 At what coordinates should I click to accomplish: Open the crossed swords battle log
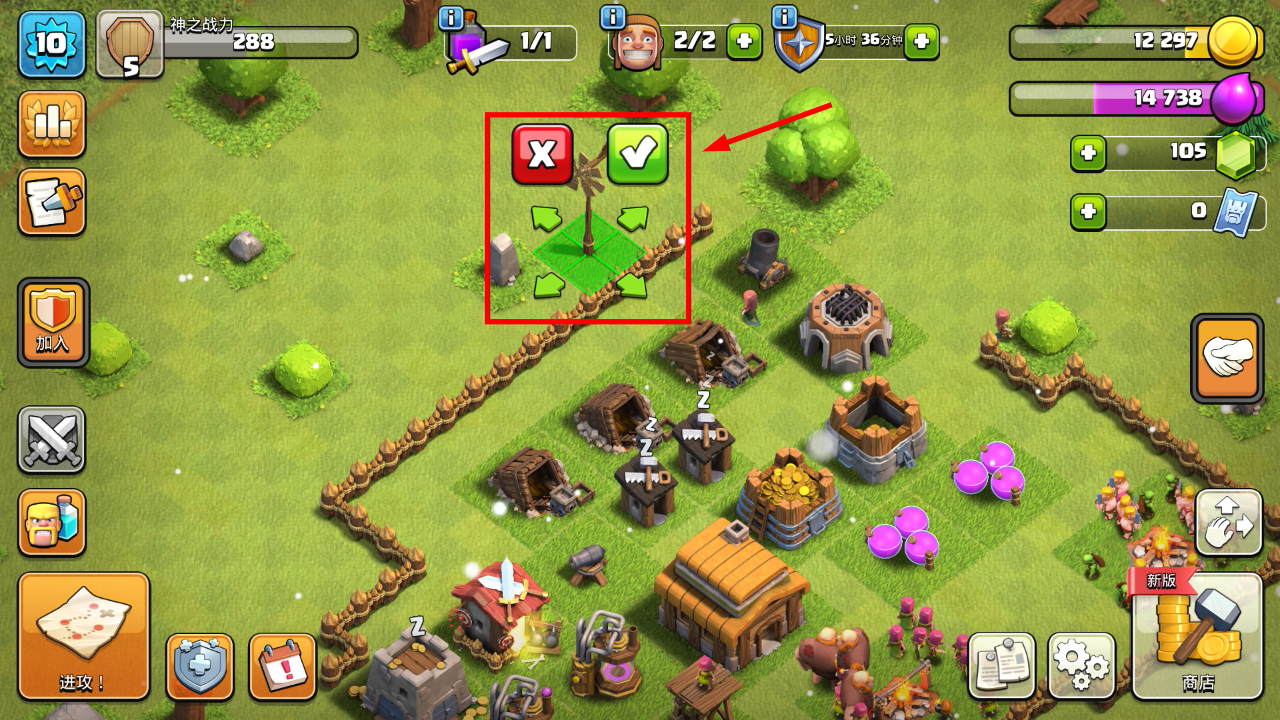tap(51, 440)
